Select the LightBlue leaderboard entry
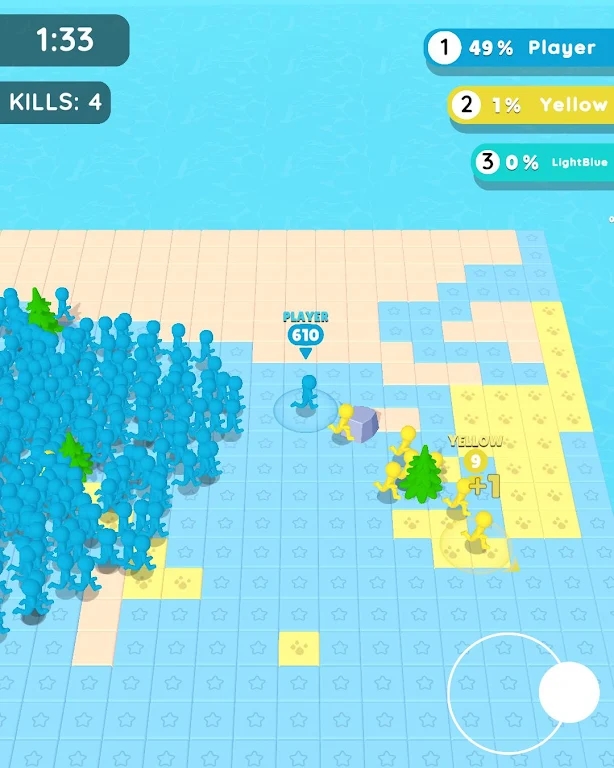 click(x=543, y=162)
